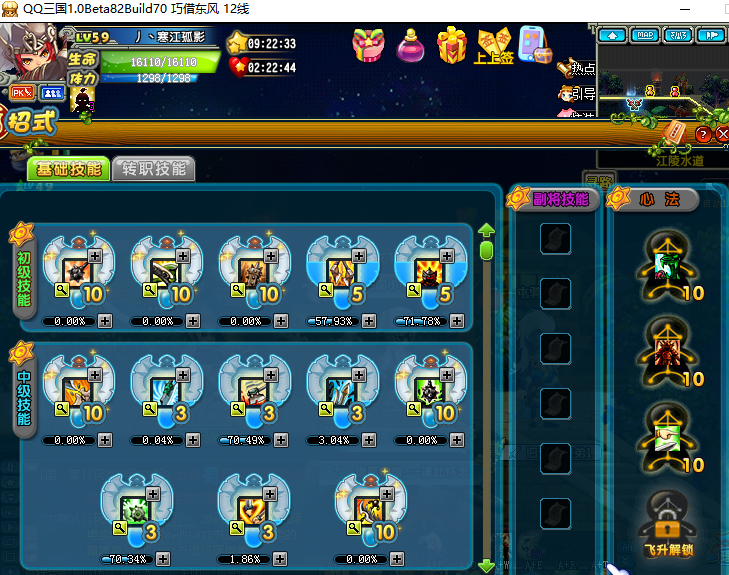Toggle the PK mode button
Screen dimensions: 729x575
pyautogui.click(x=22, y=92)
